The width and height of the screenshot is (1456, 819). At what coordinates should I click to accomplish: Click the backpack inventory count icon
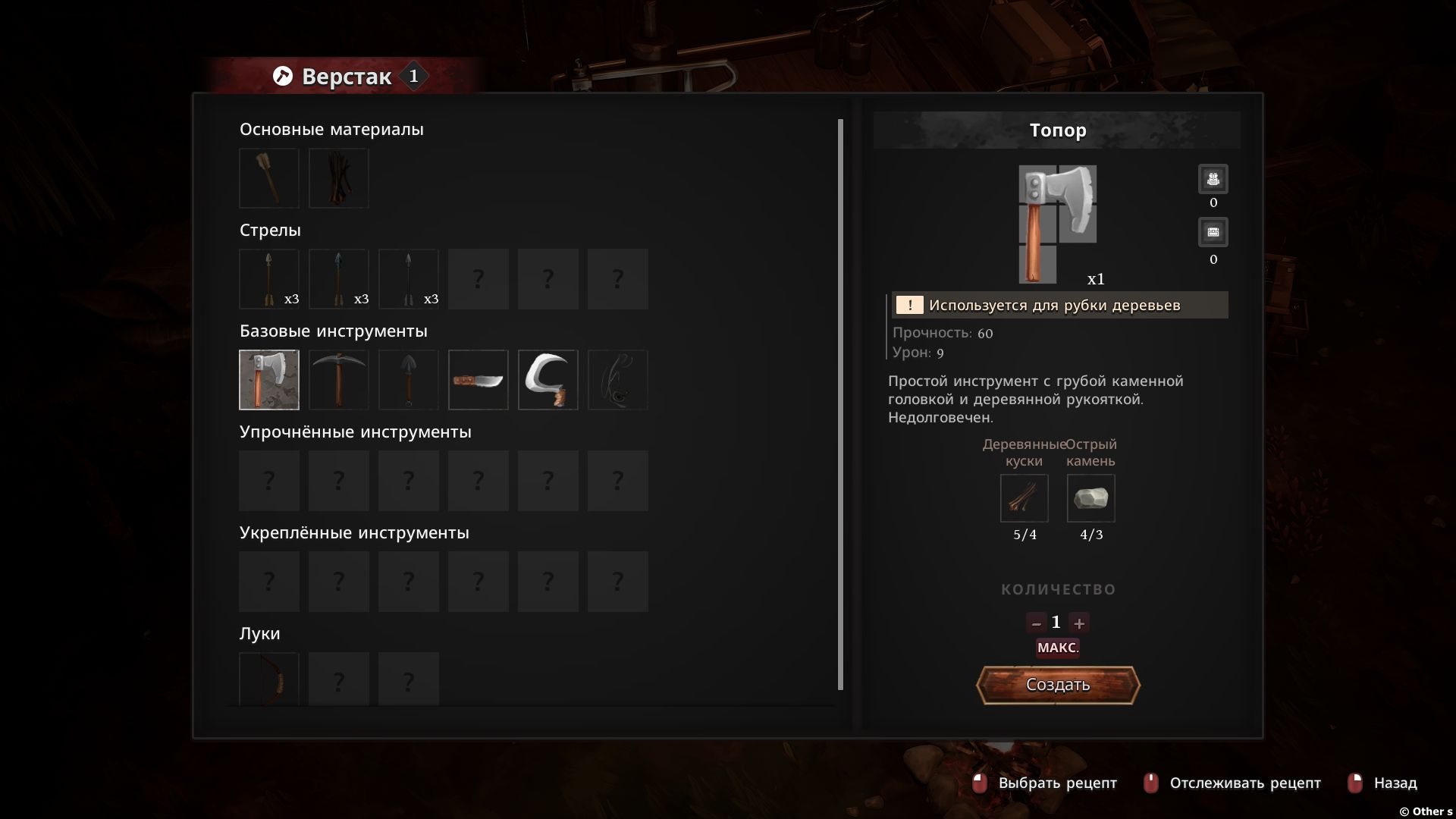[x=1213, y=180]
